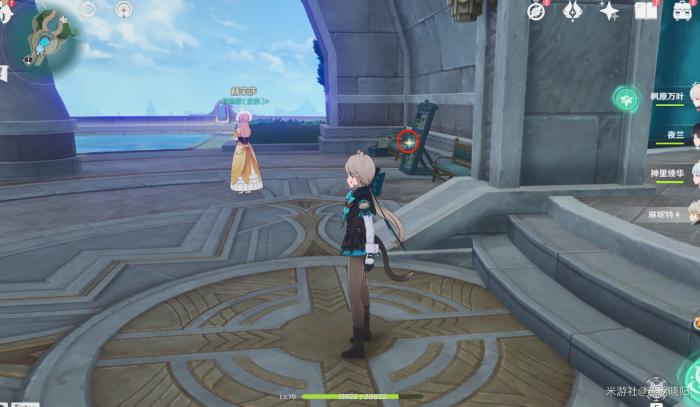Open the four-pointed star Wish icon
Screen dimensions: 700x407
point(609,11)
